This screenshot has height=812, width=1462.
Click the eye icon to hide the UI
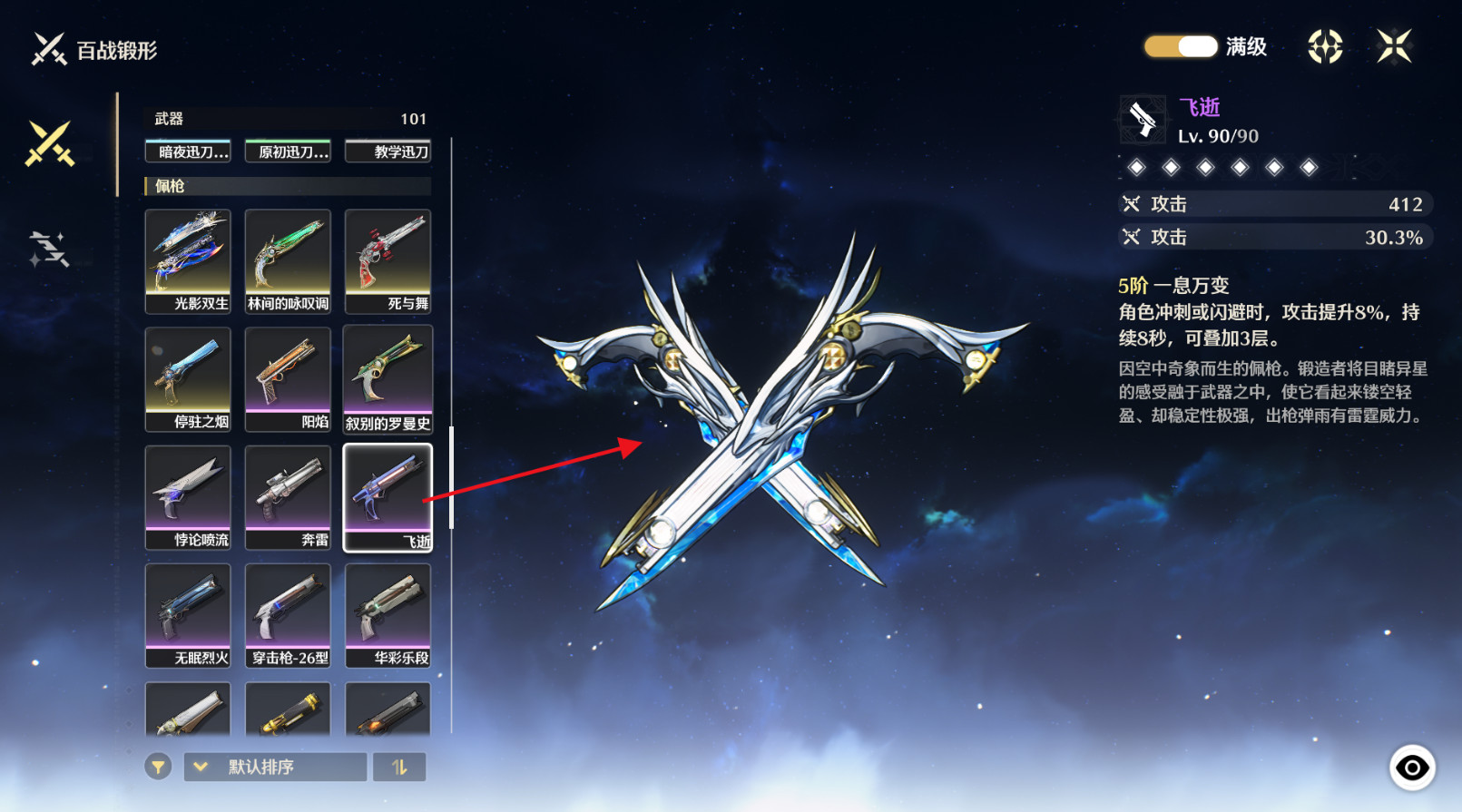click(x=1412, y=768)
